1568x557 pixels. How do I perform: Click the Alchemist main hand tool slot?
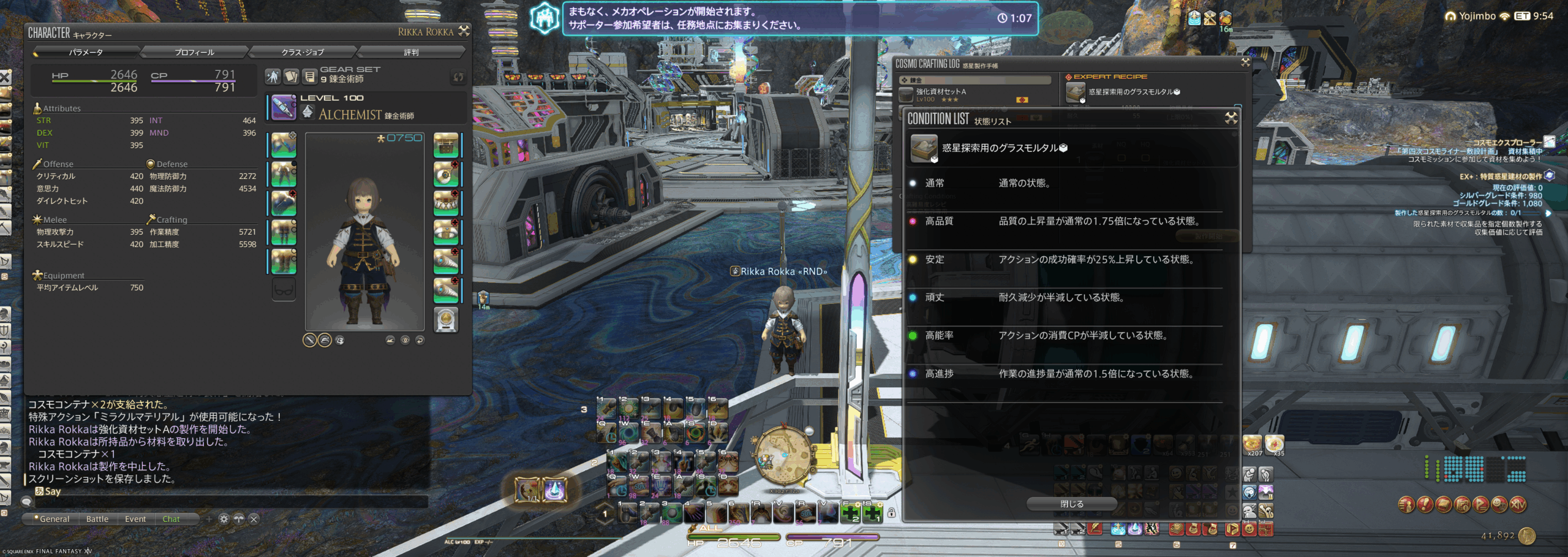tap(284, 108)
